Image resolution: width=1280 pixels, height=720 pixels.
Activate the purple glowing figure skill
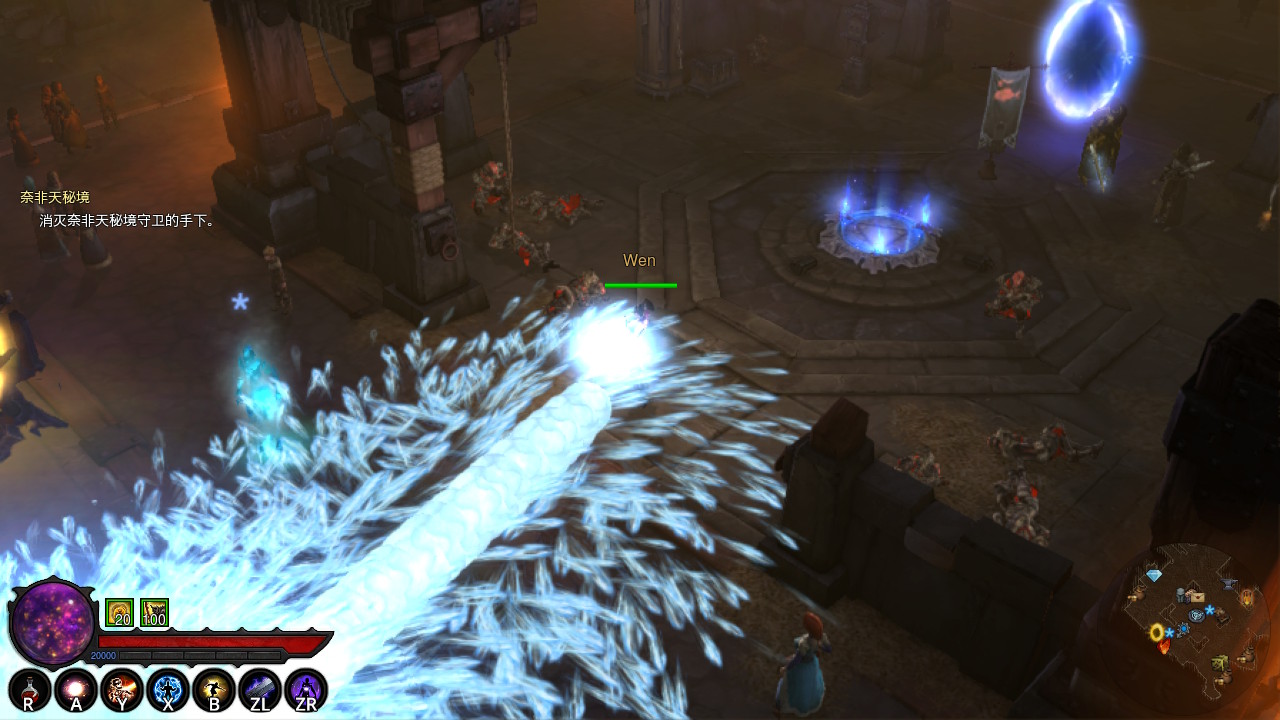pyautogui.click(x=306, y=689)
